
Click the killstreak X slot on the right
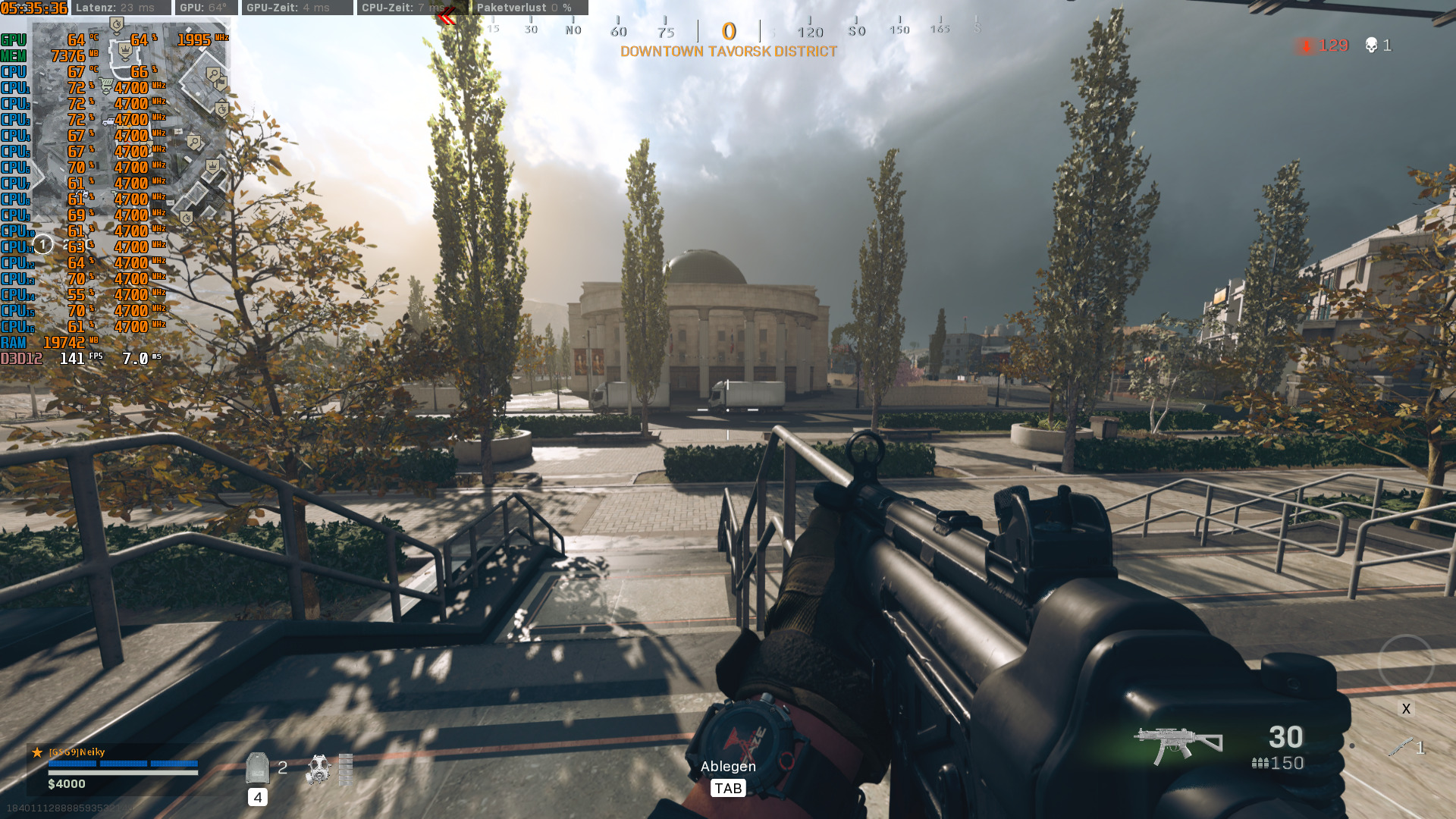[x=1406, y=709]
